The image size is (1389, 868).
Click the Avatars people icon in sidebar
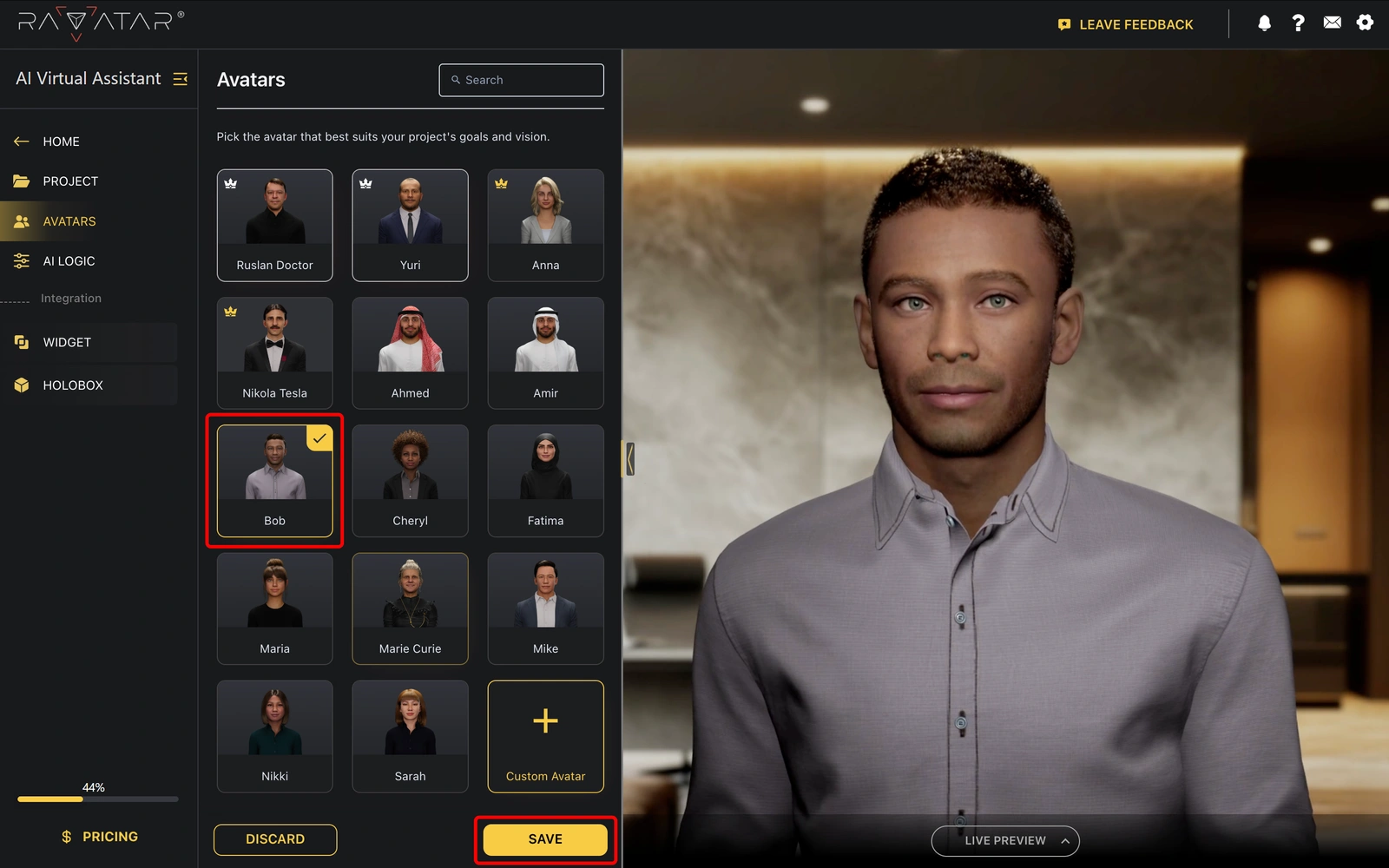[x=21, y=221]
